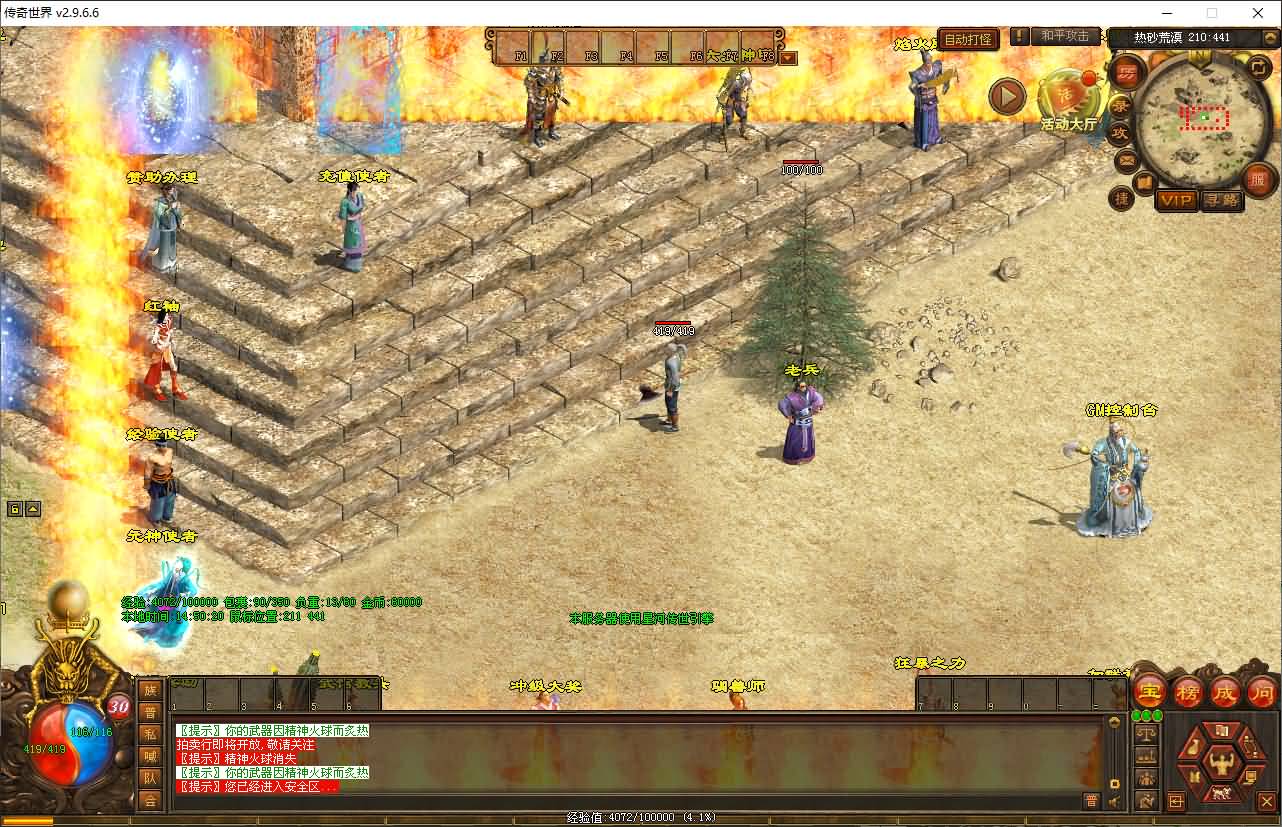Click the round play arrow button
The height and width of the screenshot is (827, 1282).
pos(1007,97)
